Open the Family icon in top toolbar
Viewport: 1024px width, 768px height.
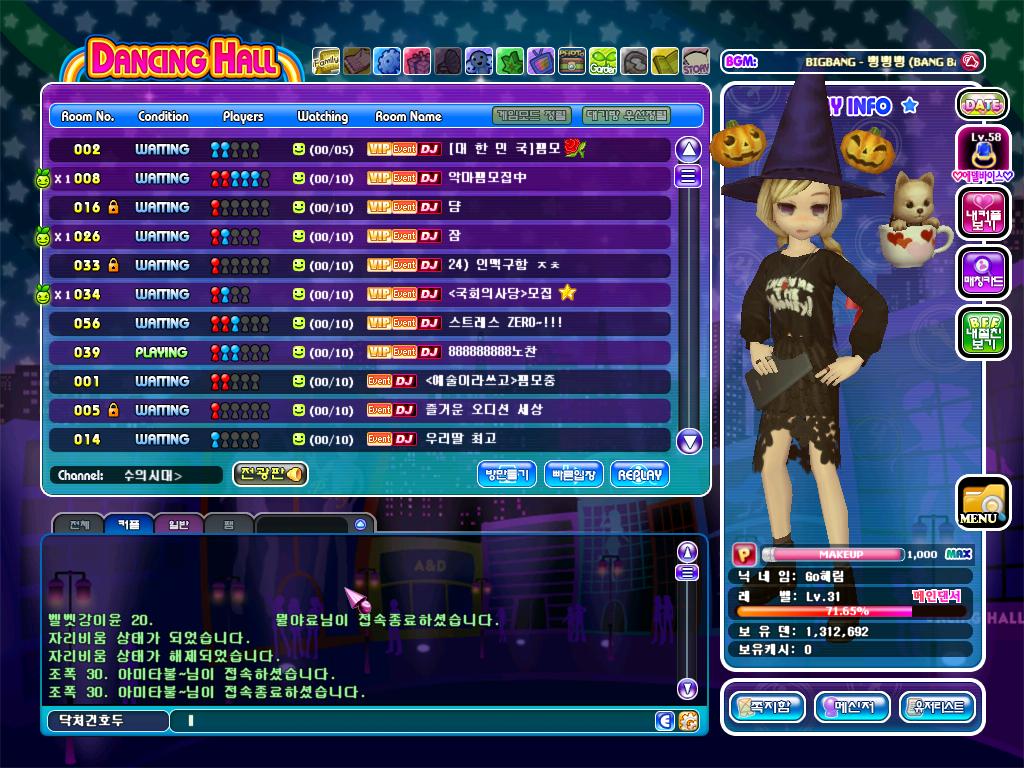tap(326, 61)
